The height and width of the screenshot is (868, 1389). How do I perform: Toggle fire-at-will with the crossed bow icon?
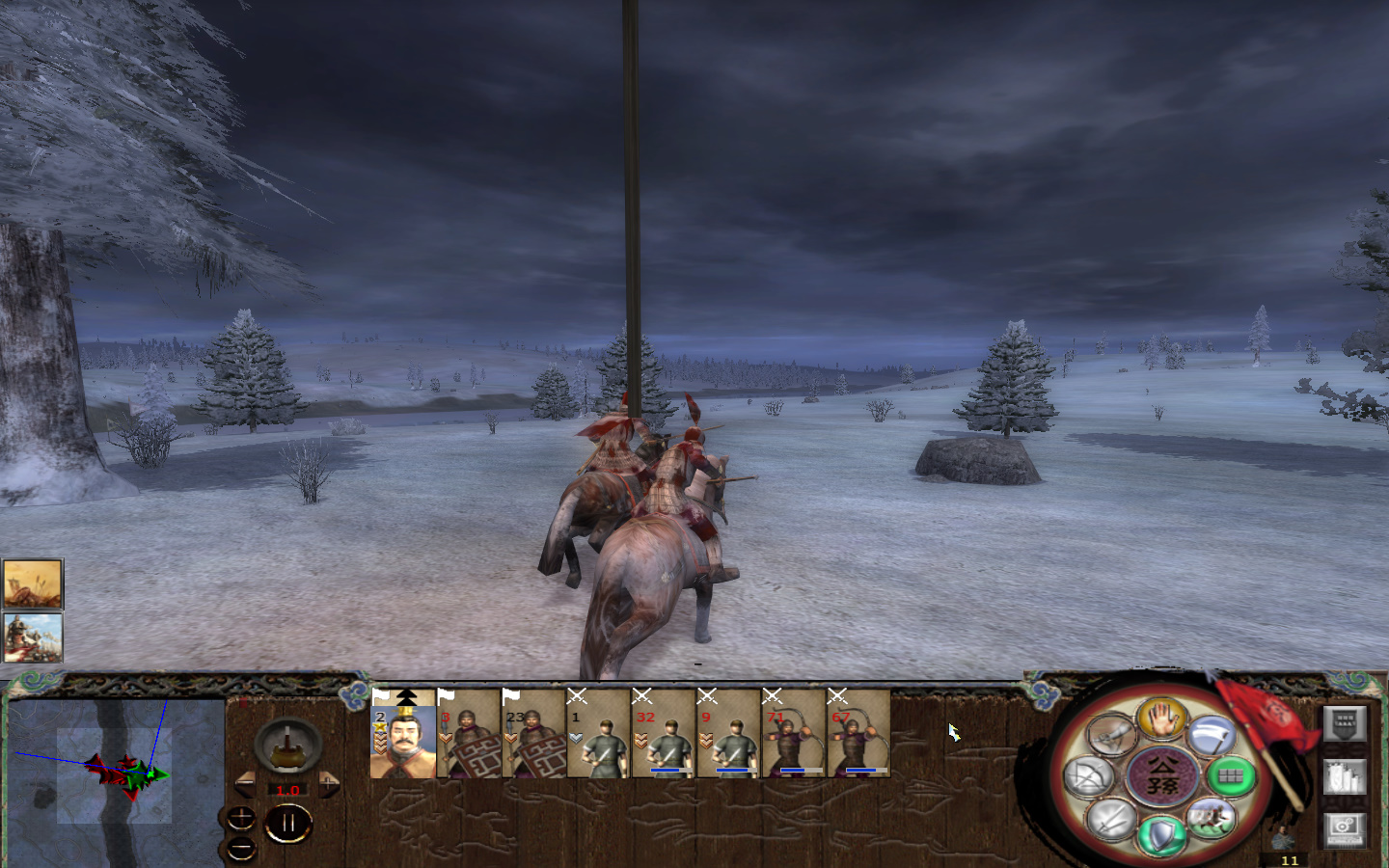[x=1086, y=775]
